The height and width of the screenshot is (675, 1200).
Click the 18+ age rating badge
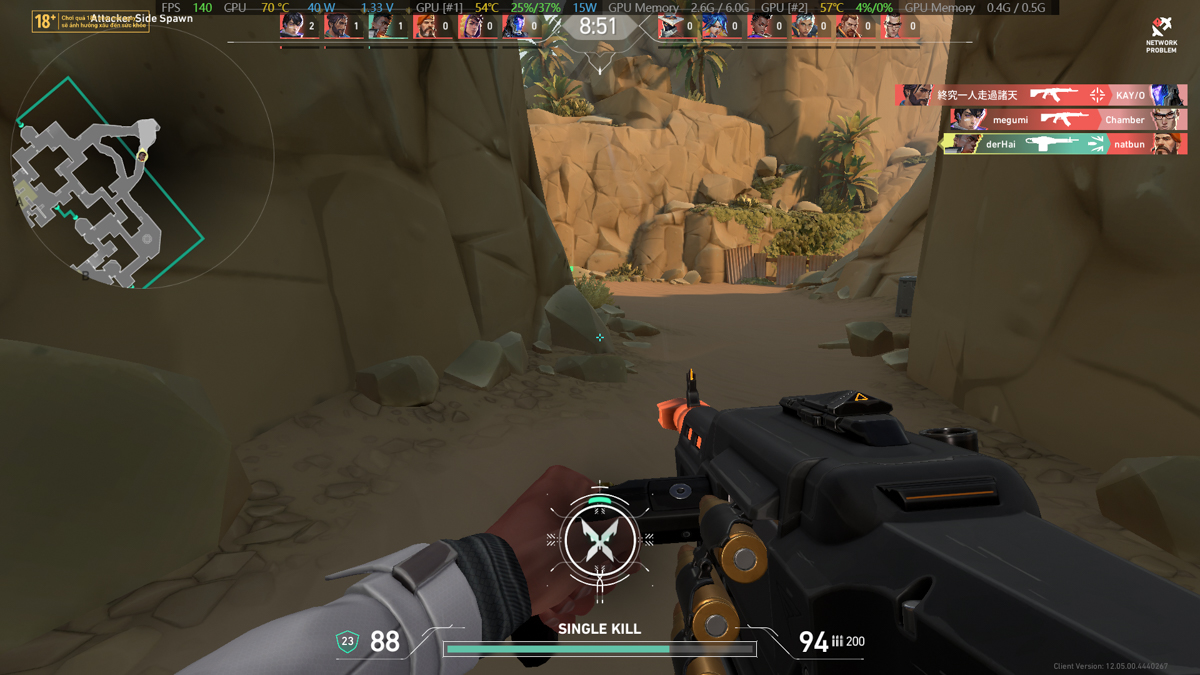(44, 21)
